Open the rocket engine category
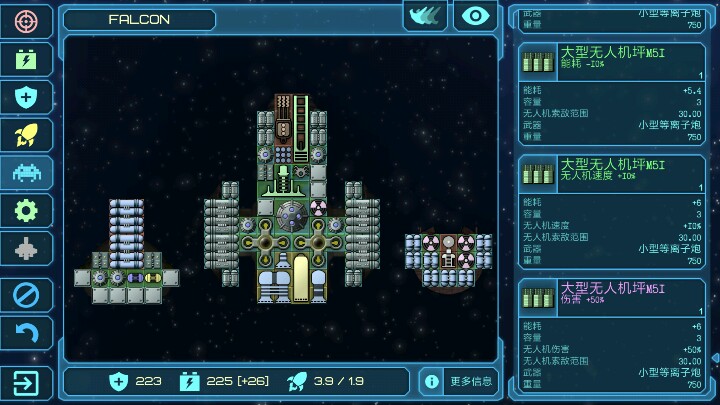The height and width of the screenshot is (405, 720). click(27, 135)
